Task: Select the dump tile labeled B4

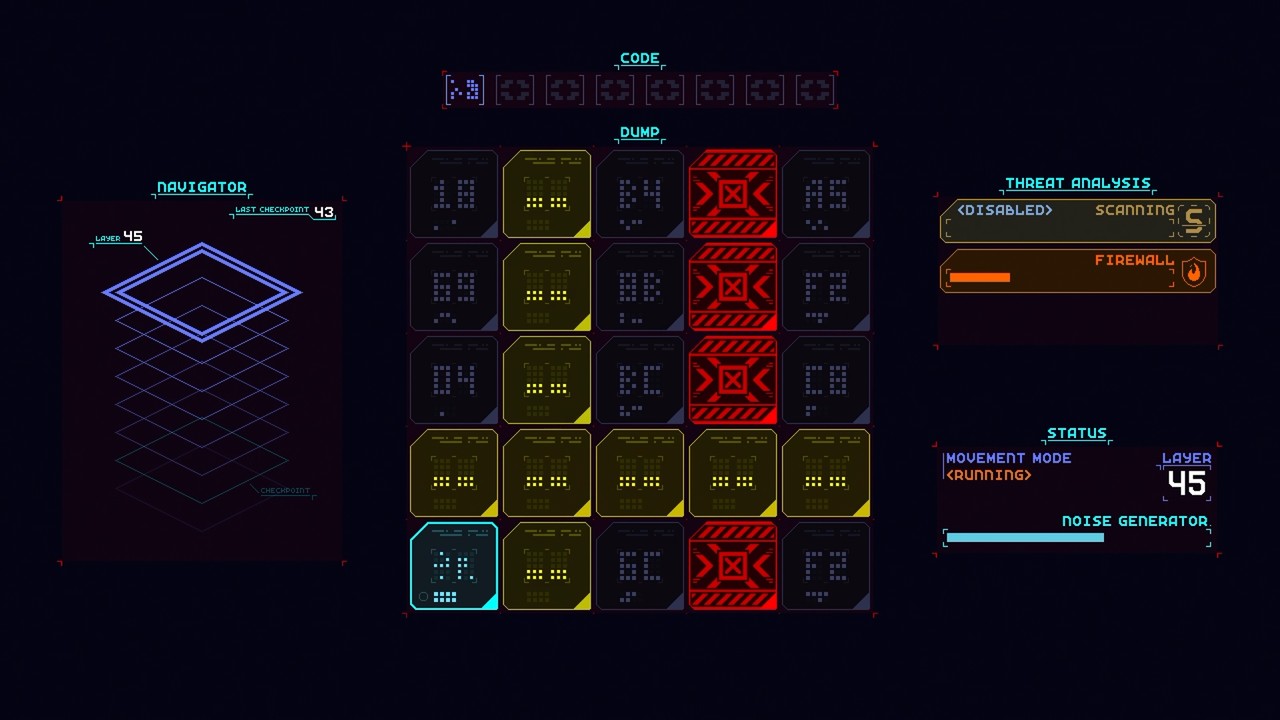Action: click(640, 194)
